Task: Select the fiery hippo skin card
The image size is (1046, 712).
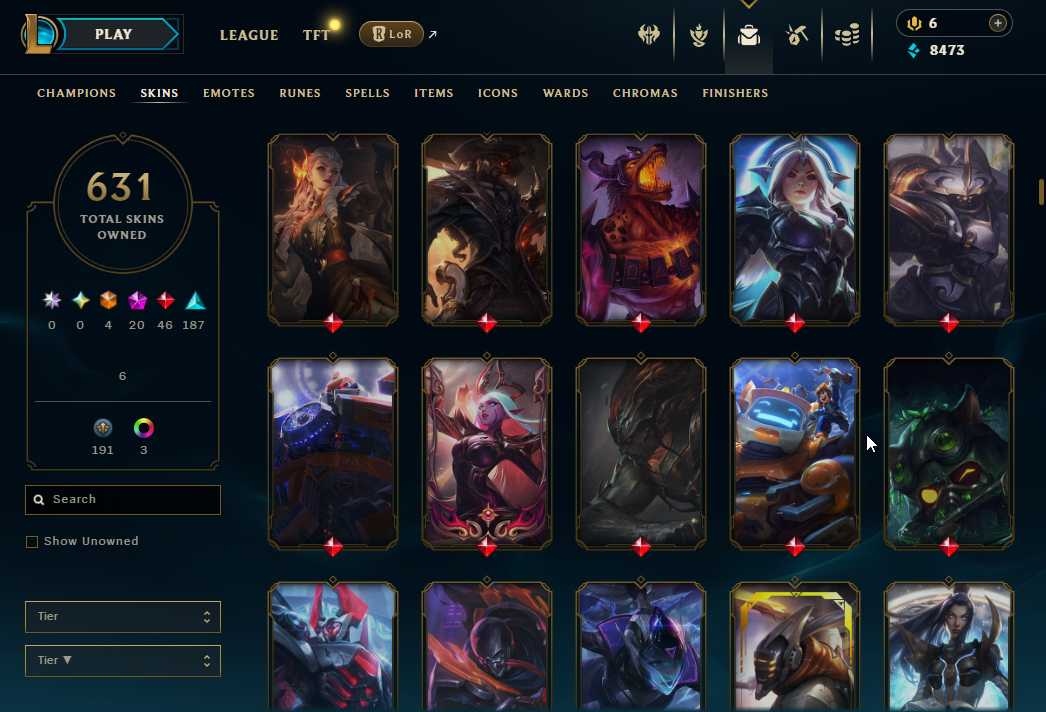Action: click(641, 229)
